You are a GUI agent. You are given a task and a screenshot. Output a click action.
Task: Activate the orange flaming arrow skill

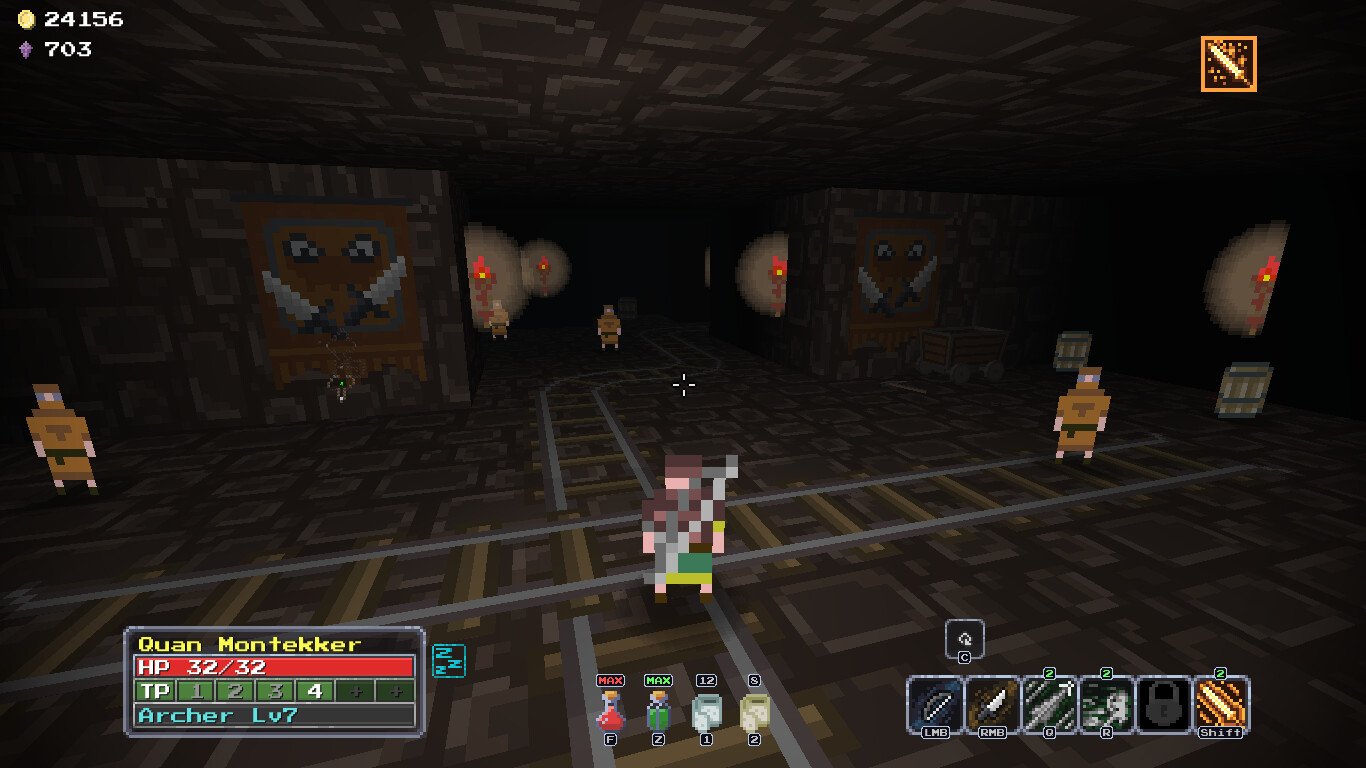click(x=1221, y=704)
